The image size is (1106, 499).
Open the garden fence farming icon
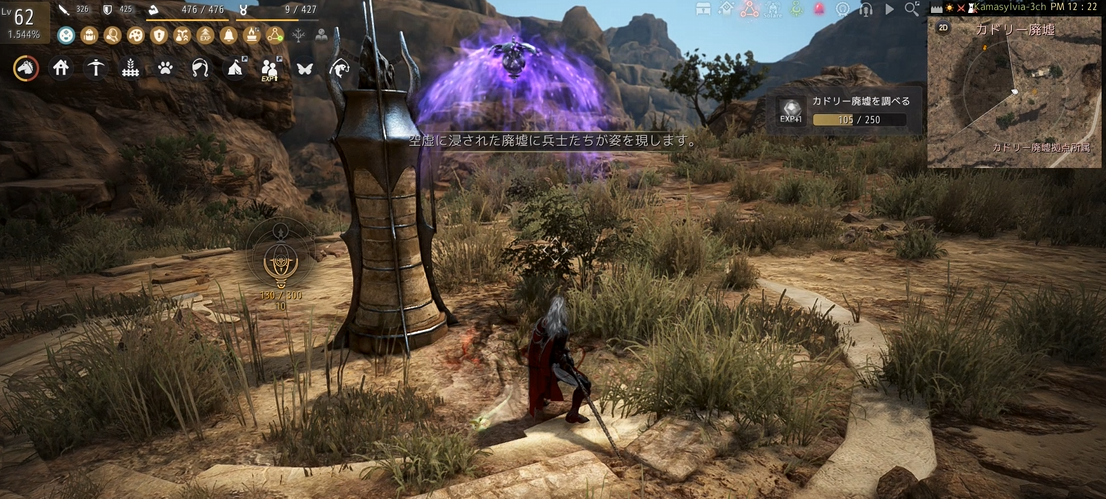tap(130, 68)
